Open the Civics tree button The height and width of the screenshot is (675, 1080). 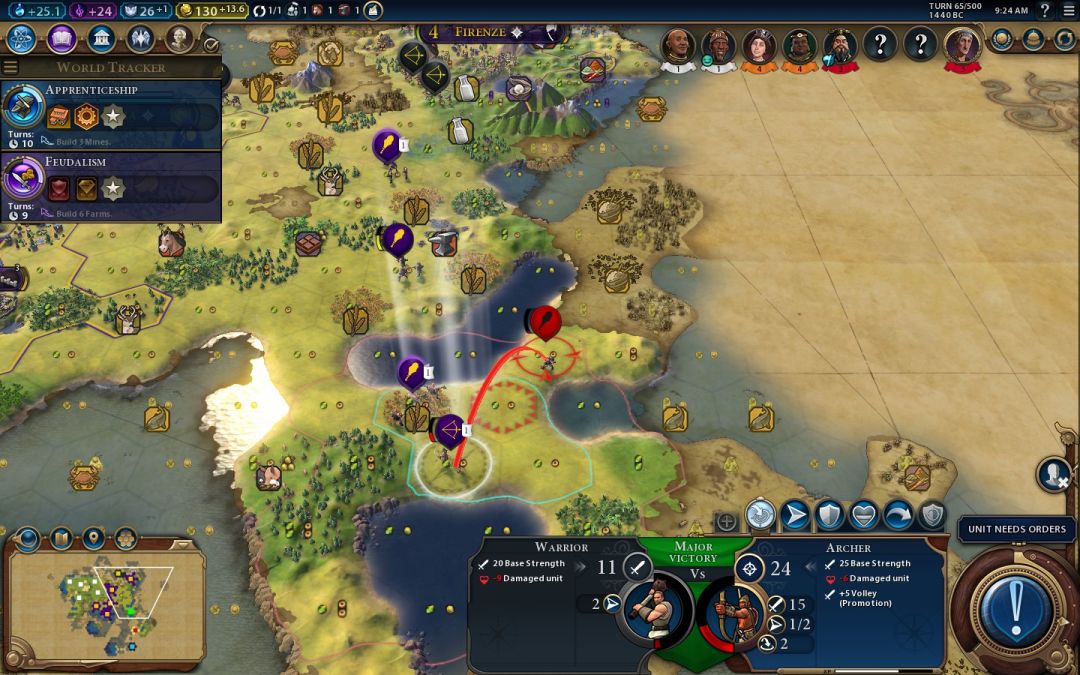tap(61, 39)
